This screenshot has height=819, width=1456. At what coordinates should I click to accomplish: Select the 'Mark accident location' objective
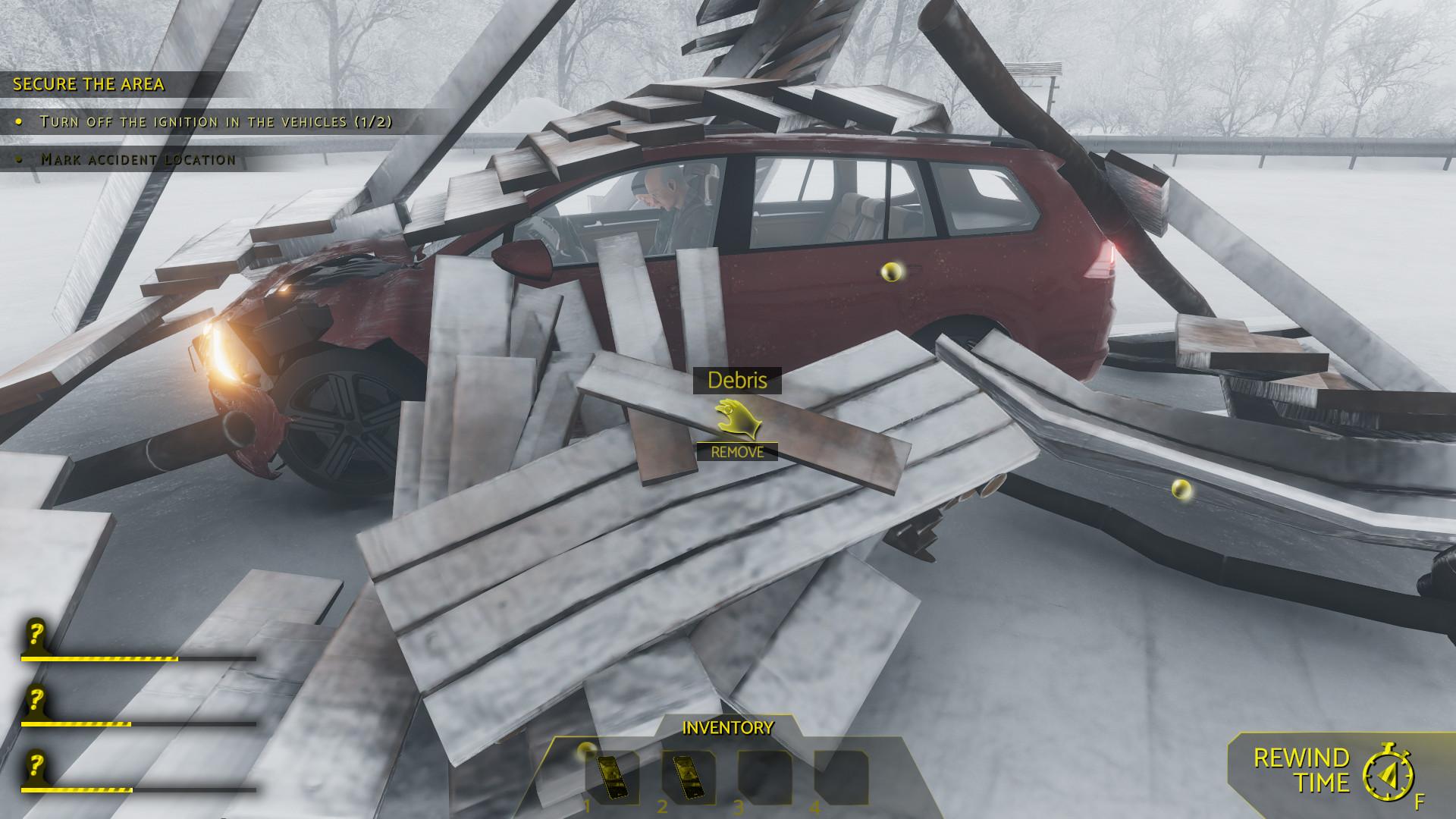pos(138,159)
